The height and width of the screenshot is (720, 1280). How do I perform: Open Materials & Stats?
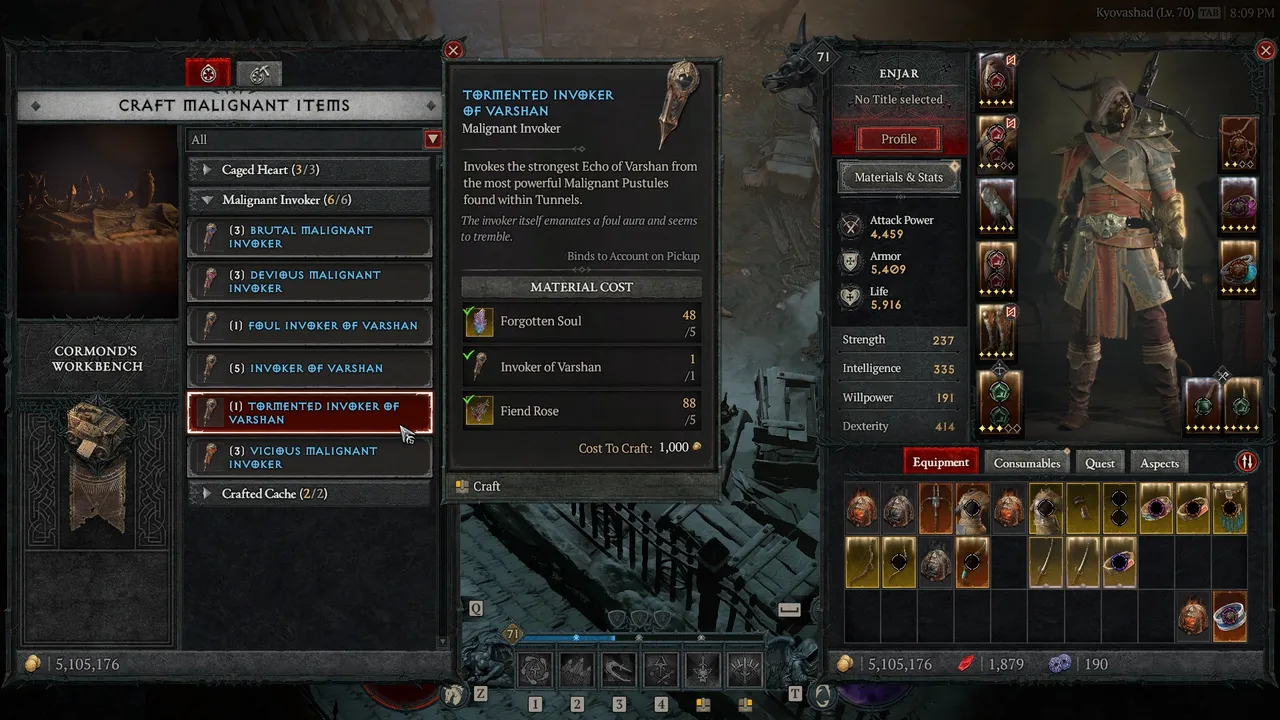click(x=898, y=177)
